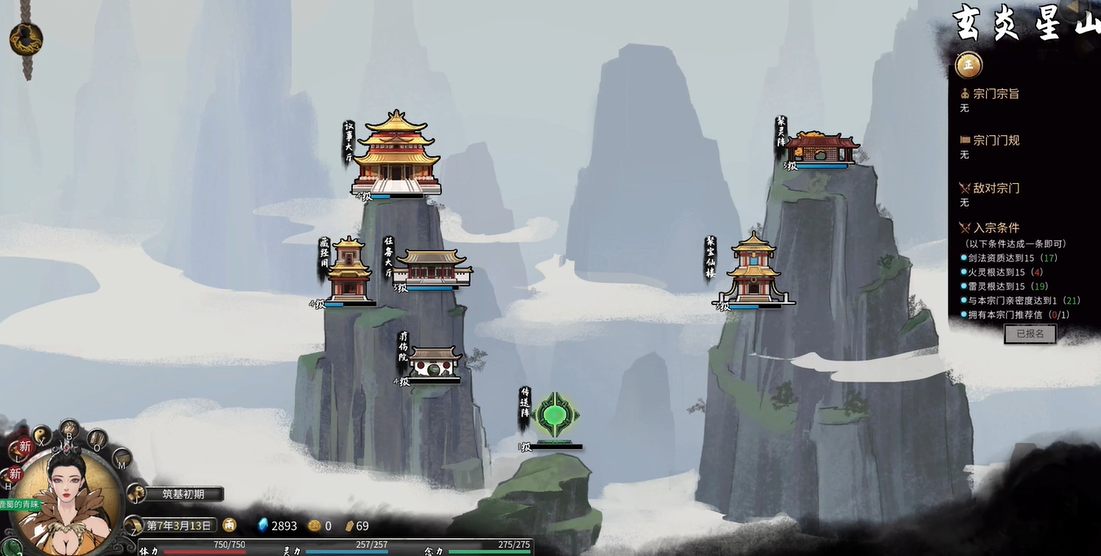Click the 筑基初期 cultivation realm label
This screenshot has height=556, width=1101.
184,493
